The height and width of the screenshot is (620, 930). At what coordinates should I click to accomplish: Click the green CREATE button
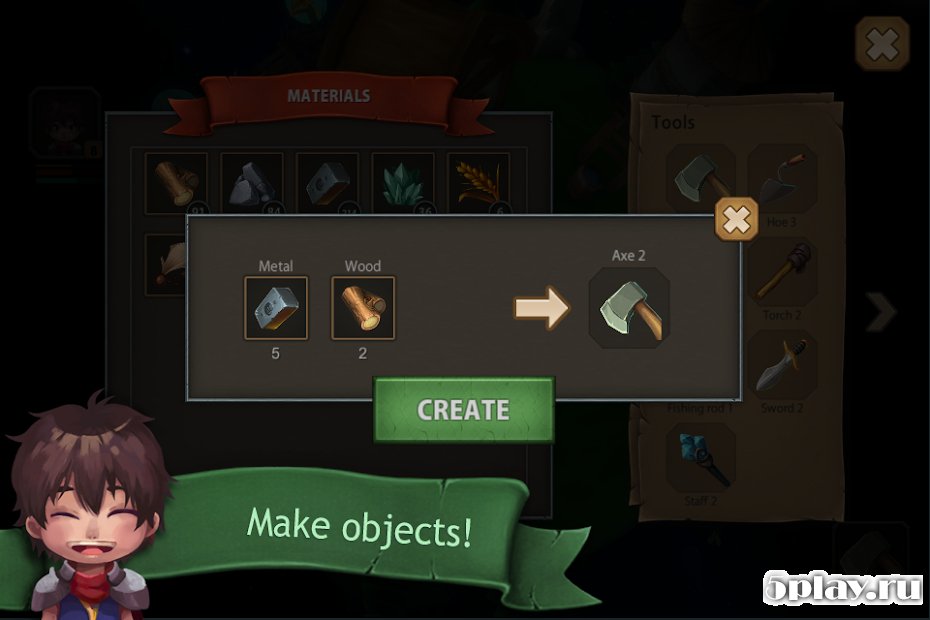tap(463, 410)
